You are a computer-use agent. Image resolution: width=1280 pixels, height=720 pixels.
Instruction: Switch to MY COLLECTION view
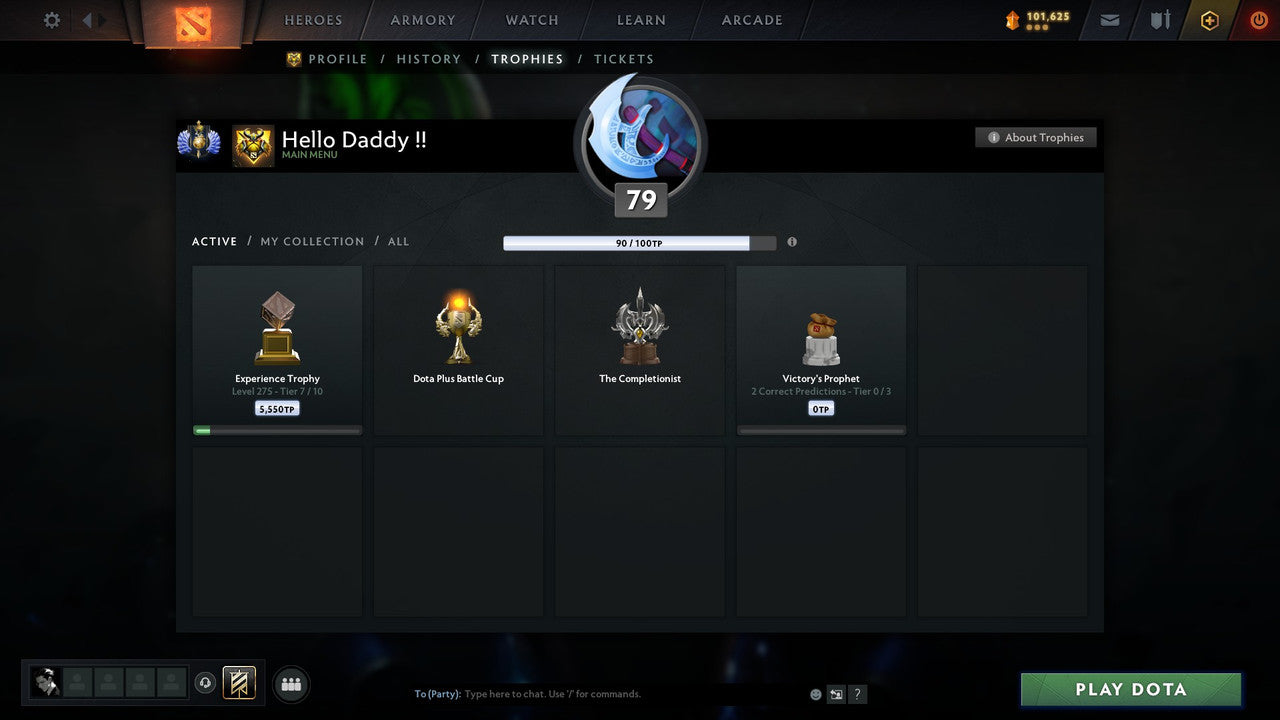click(x=312, y=241)
